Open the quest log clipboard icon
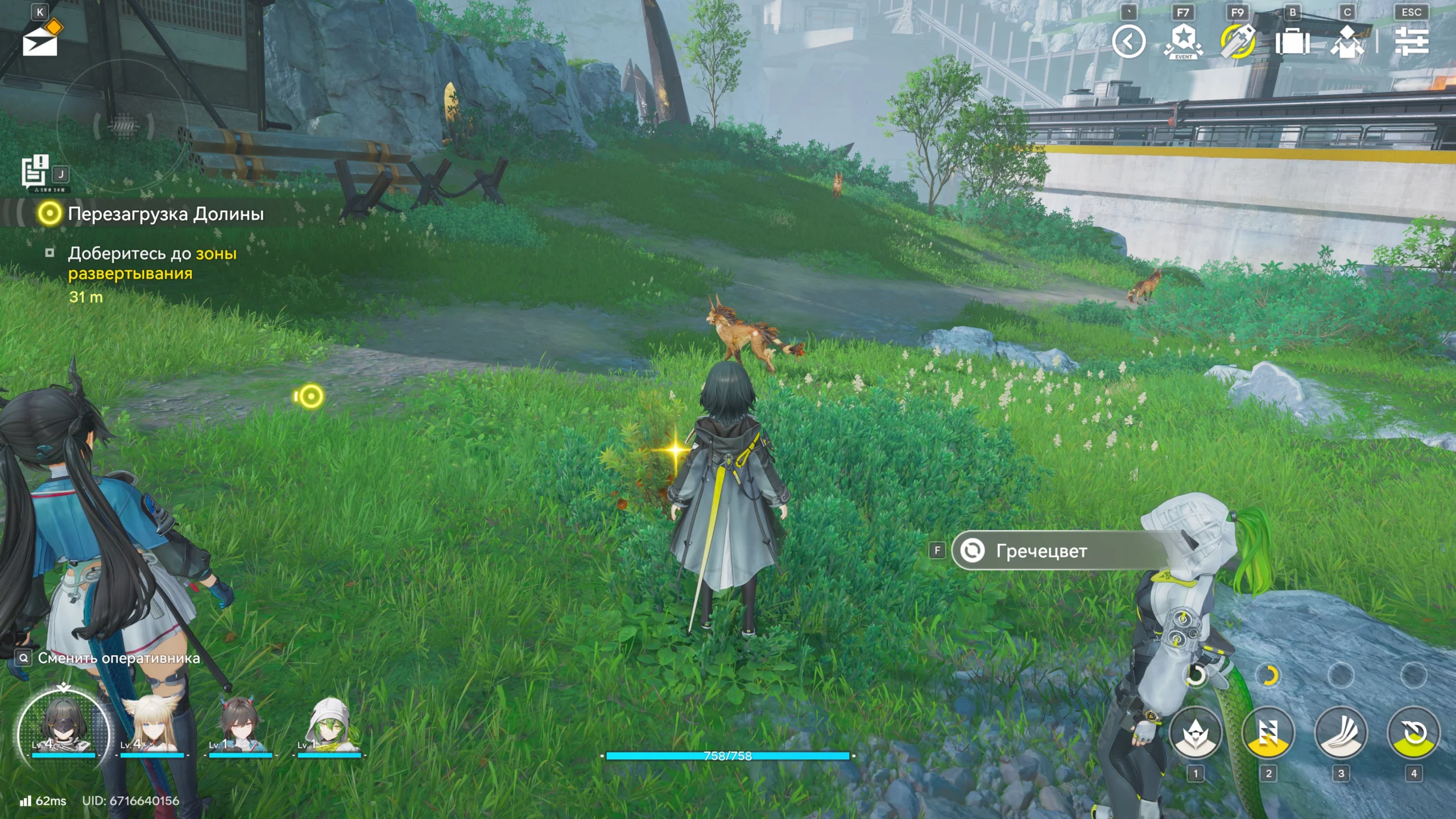The height and width of the screenshot is (819, 1456). coord(35,171)
